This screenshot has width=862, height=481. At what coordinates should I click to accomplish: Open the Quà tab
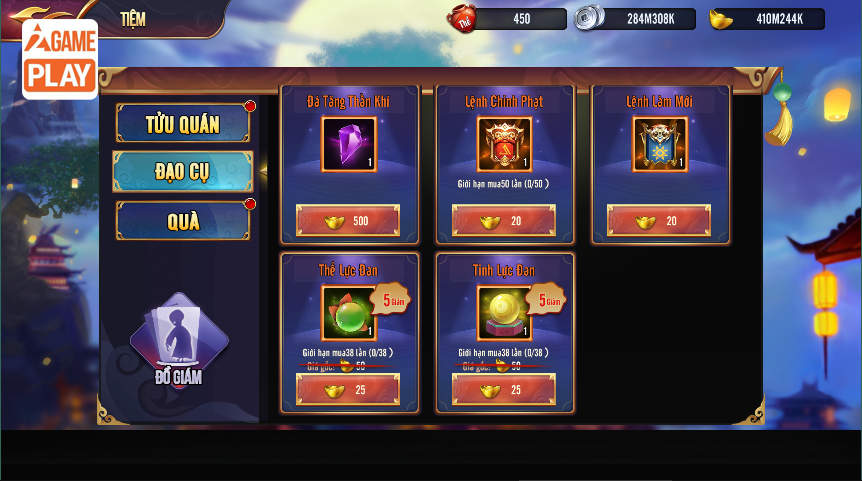pos(183,221)
